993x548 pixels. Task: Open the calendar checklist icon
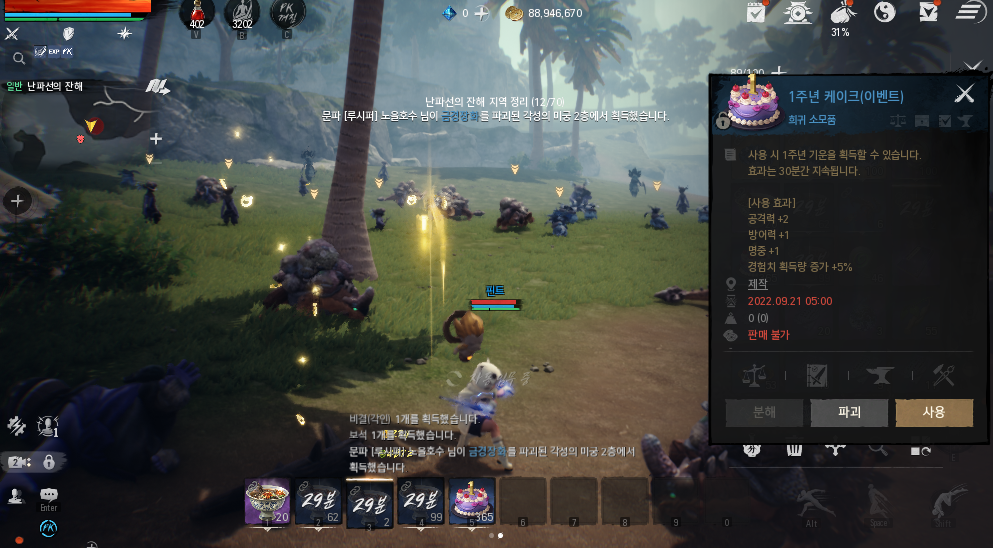[x=757, y=12]
